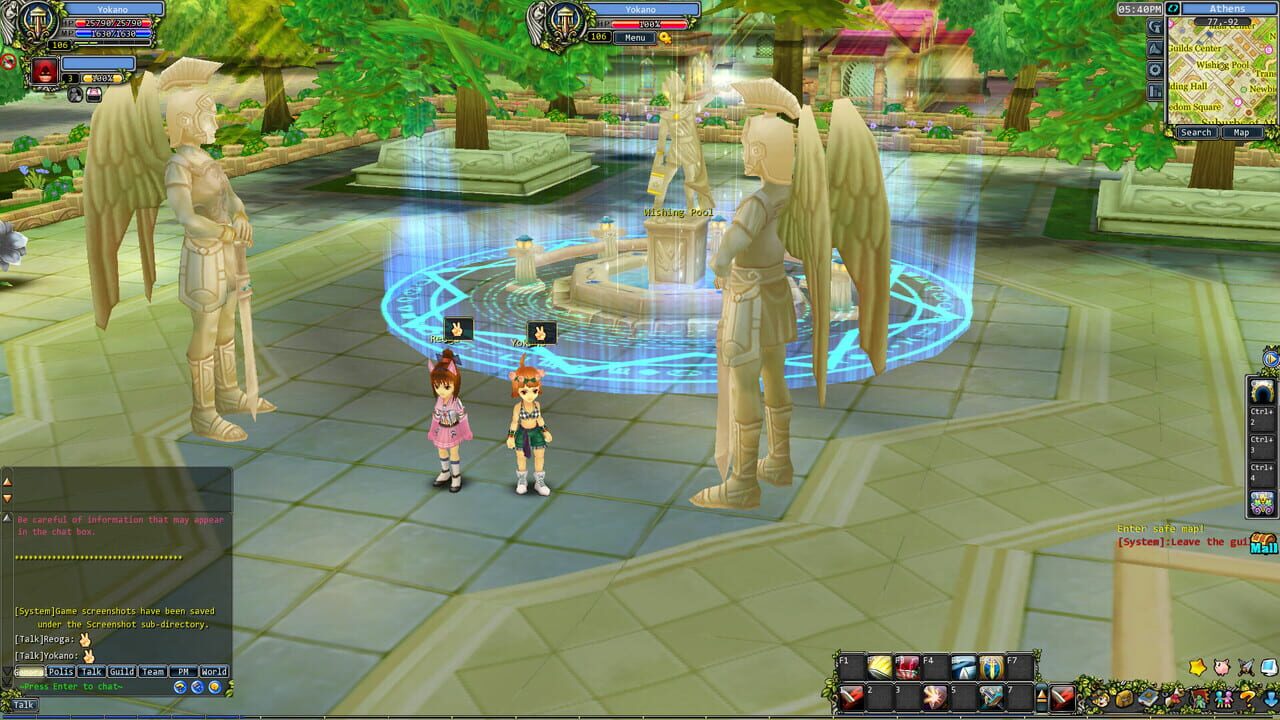Open the blue skill book icon
This screenshot has height=720, width=1280.
point(1146,699)
